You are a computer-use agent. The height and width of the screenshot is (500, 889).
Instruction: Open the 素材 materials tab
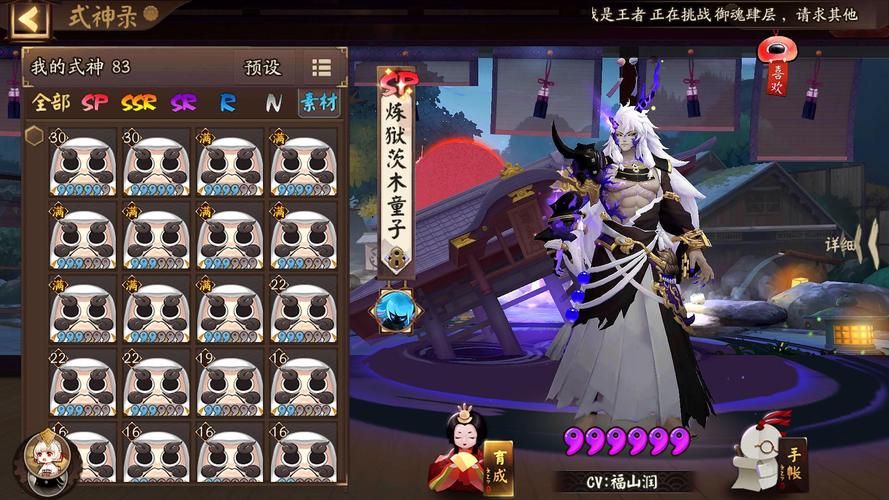pos(318,102)
